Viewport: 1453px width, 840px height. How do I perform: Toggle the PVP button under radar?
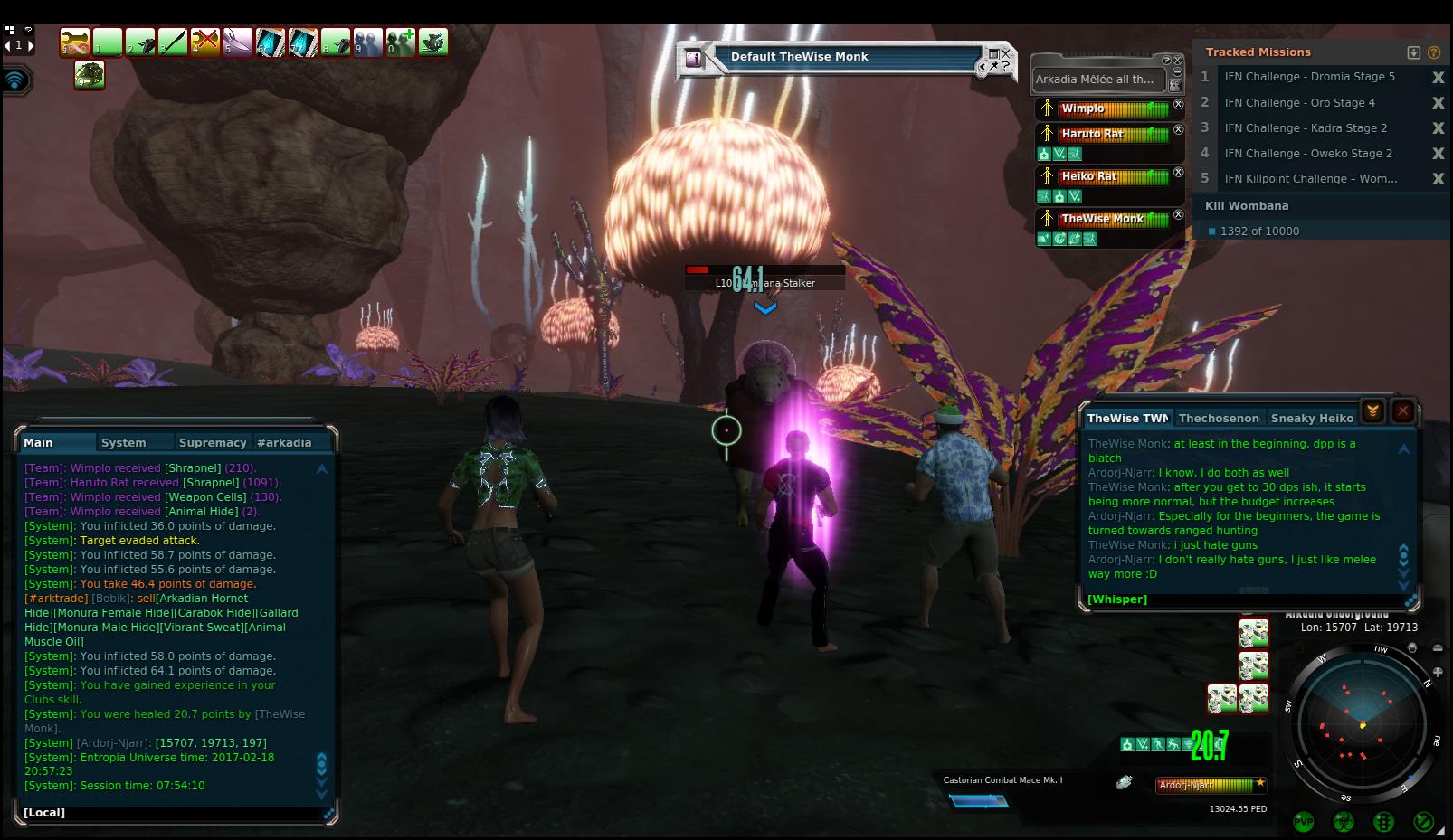pyautogui.click(x=1304, y=822)
